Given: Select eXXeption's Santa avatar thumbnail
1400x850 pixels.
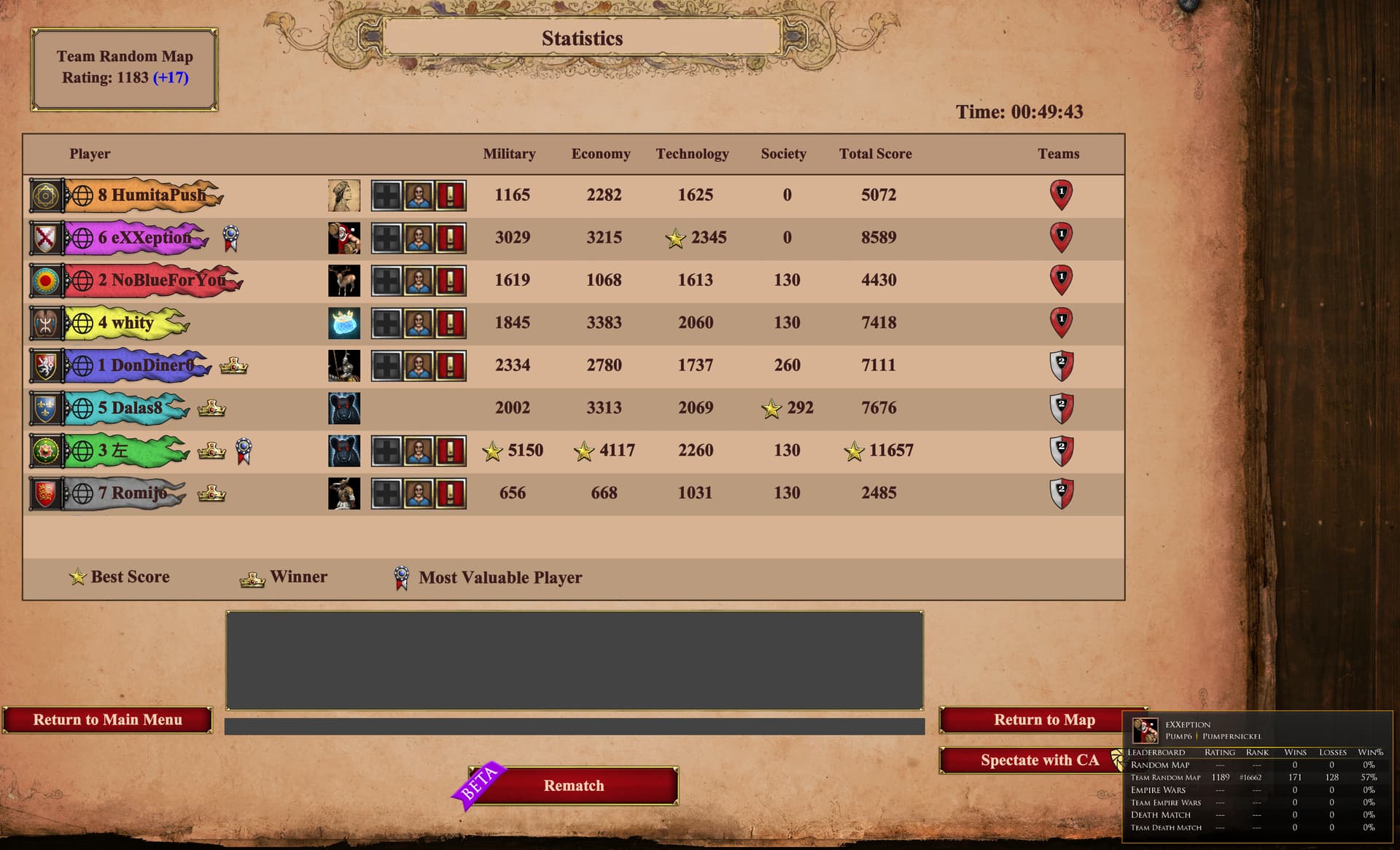Looking at the screenshot, I should pos(344,238).
